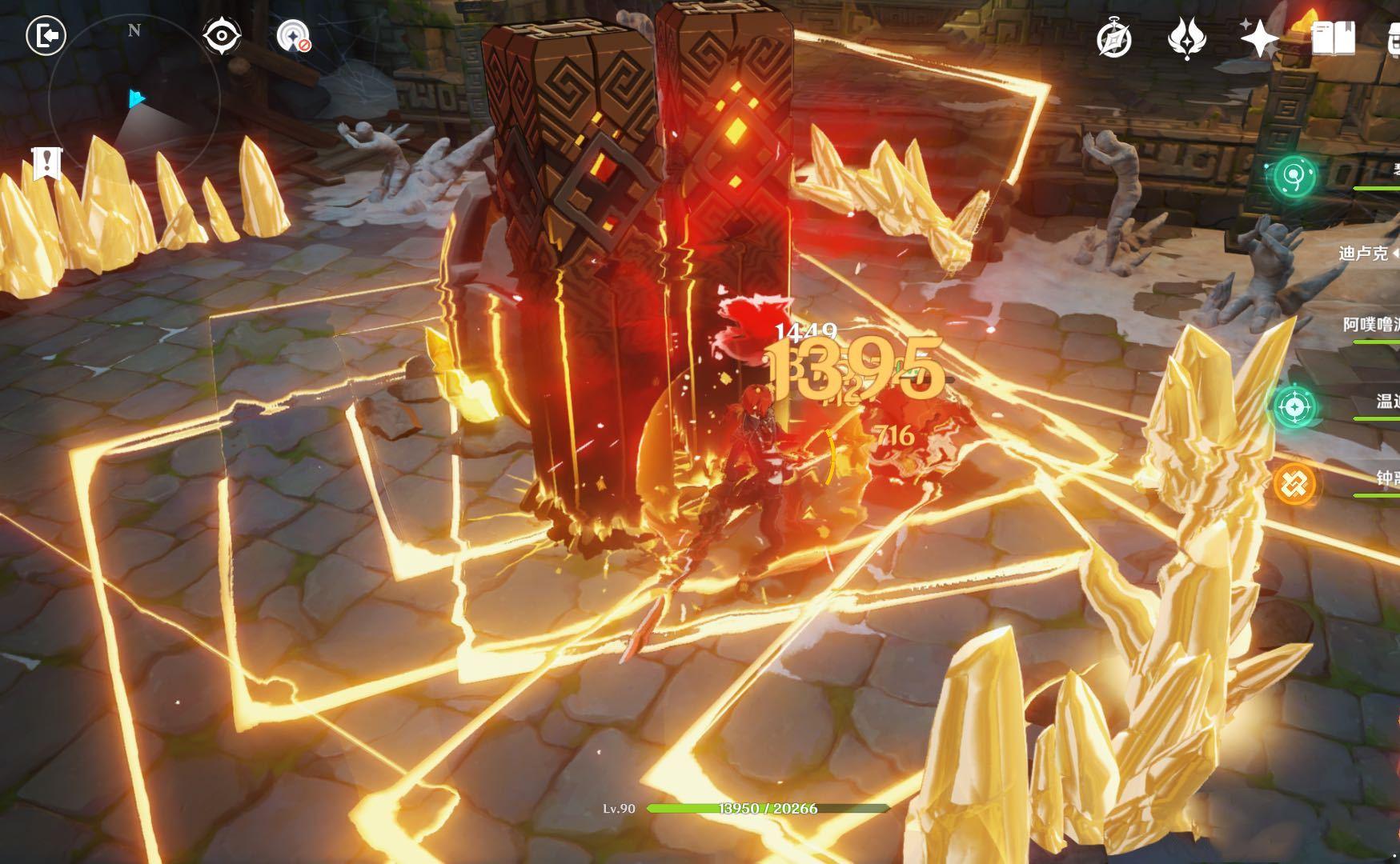Open the book-shaped Tutorials icon
Image resolution: width=1400 pixels, height=864 pixels.
click(x=1334, y=38)
